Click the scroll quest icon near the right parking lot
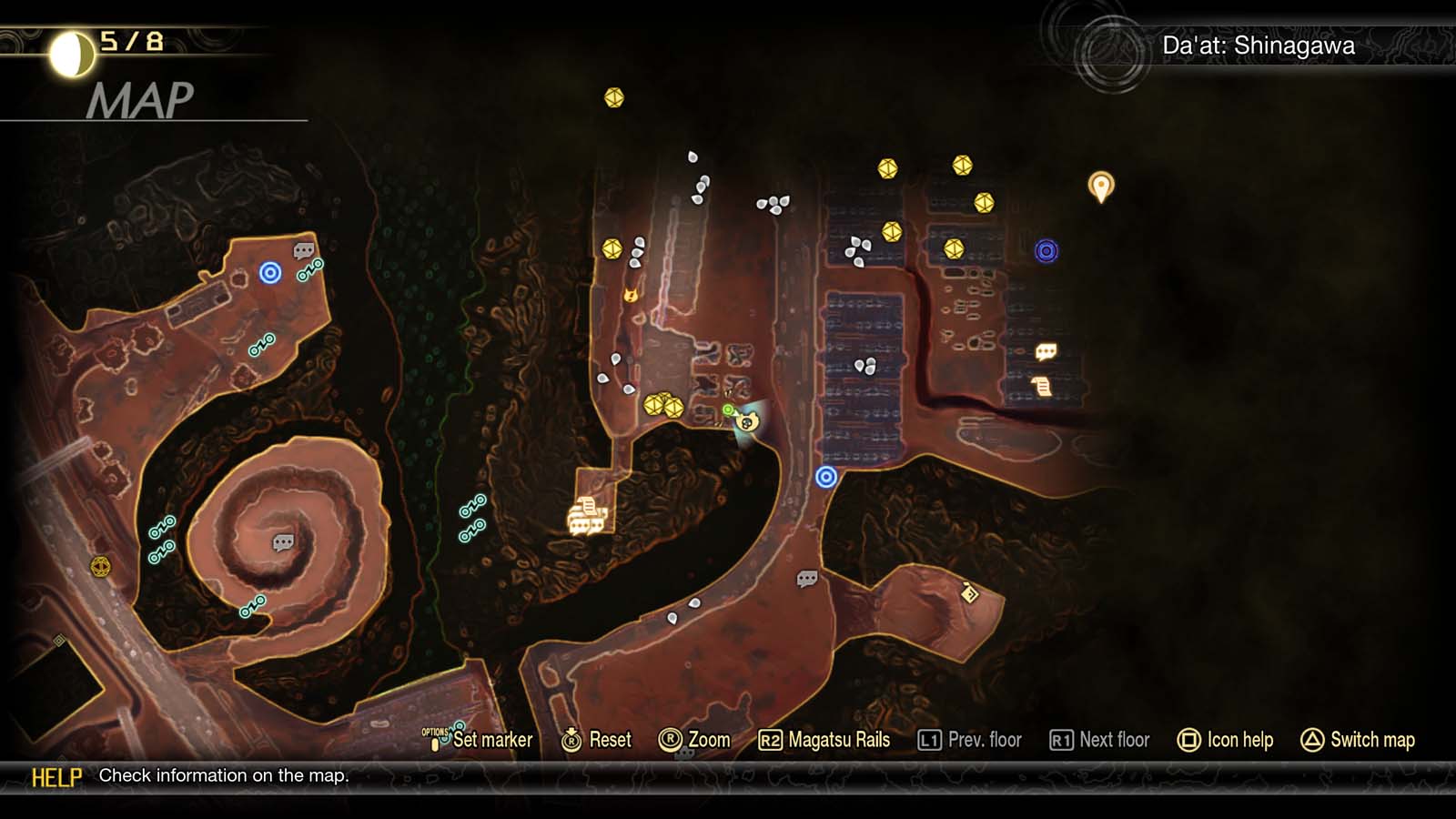 (1040, 387)
